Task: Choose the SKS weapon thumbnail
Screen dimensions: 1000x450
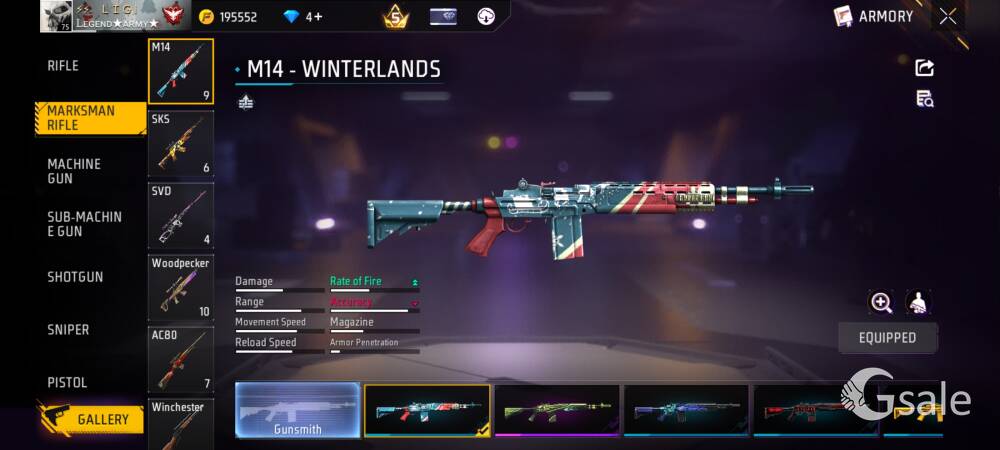Action: point(181,144)
